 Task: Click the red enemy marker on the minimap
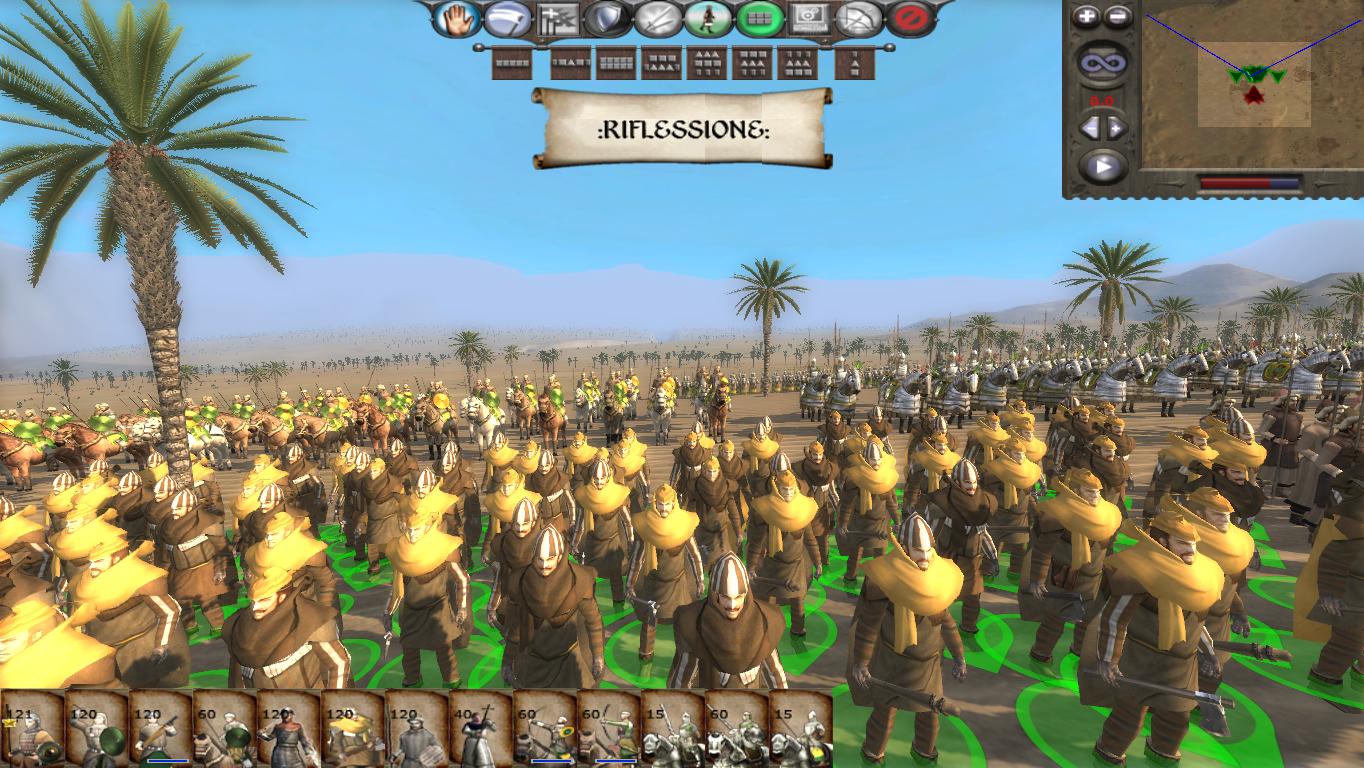coord(1254,95)
